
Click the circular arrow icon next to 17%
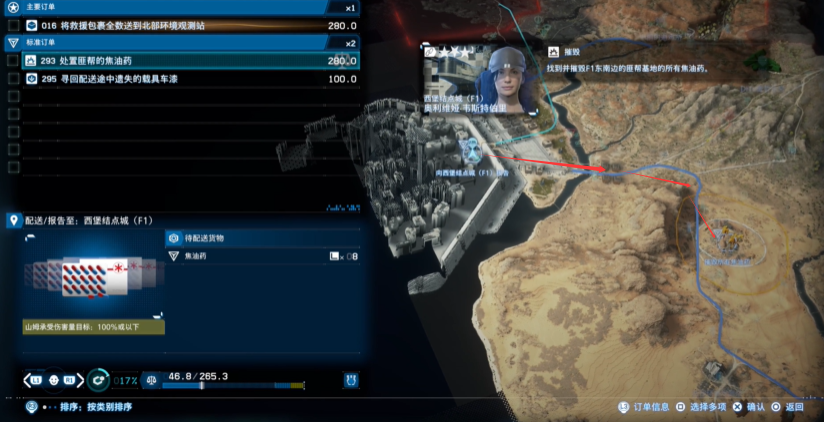[x=98, y=379]
